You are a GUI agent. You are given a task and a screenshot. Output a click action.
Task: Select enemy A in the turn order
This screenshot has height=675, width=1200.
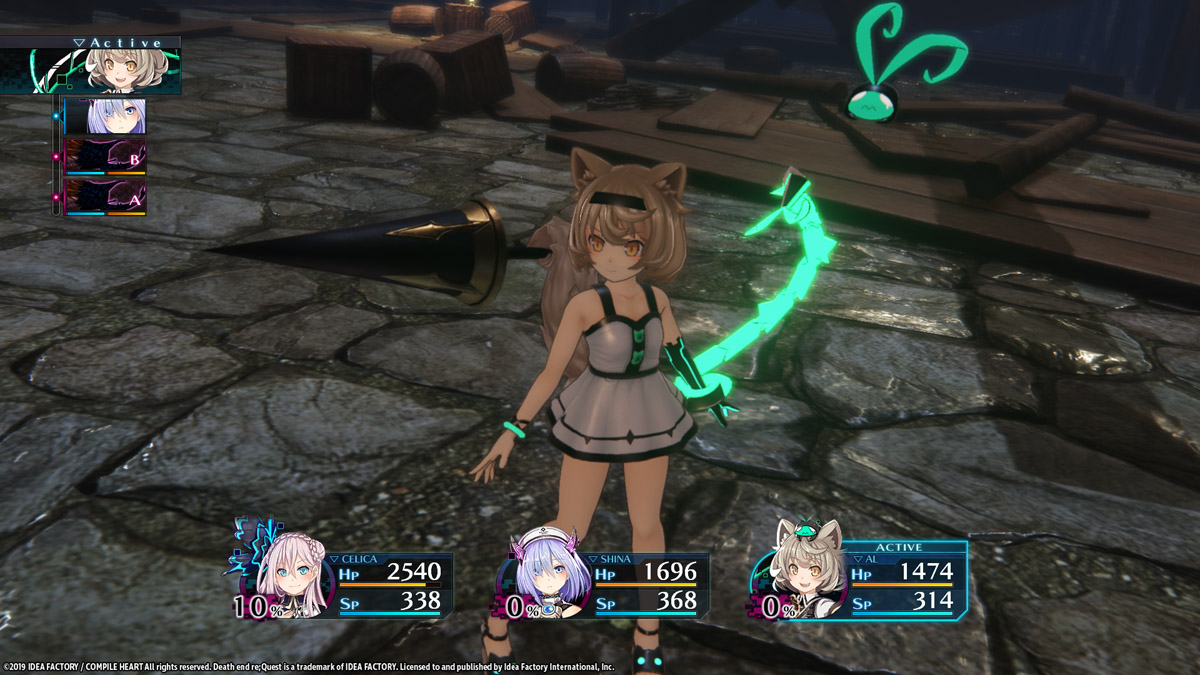[105, 197]
